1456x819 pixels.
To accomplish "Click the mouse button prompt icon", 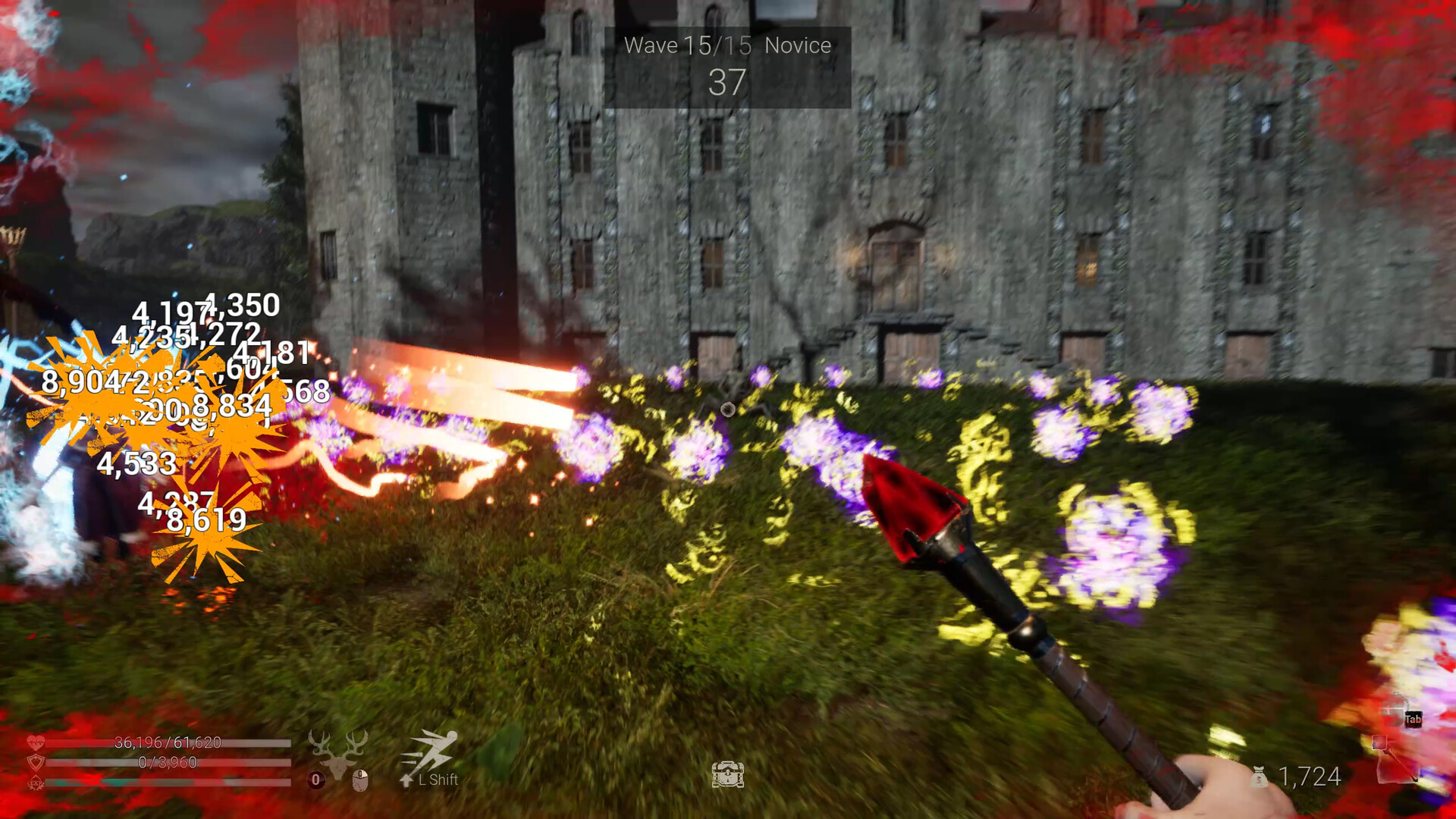I will click(x=361, y=780).
